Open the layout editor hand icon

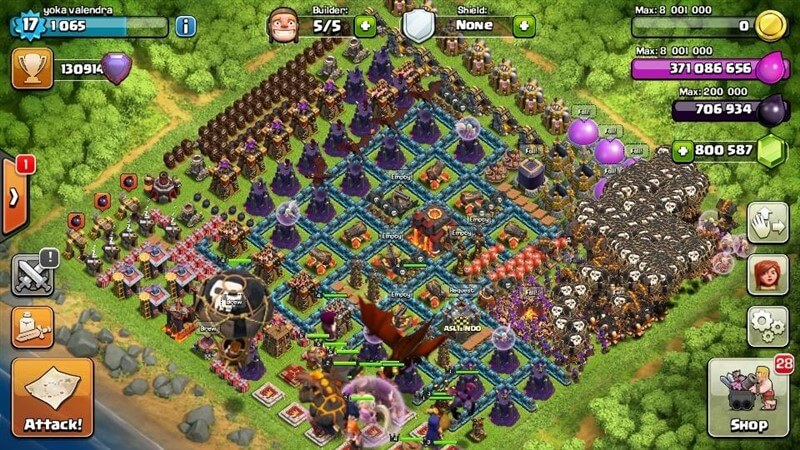tap(768, 221)
